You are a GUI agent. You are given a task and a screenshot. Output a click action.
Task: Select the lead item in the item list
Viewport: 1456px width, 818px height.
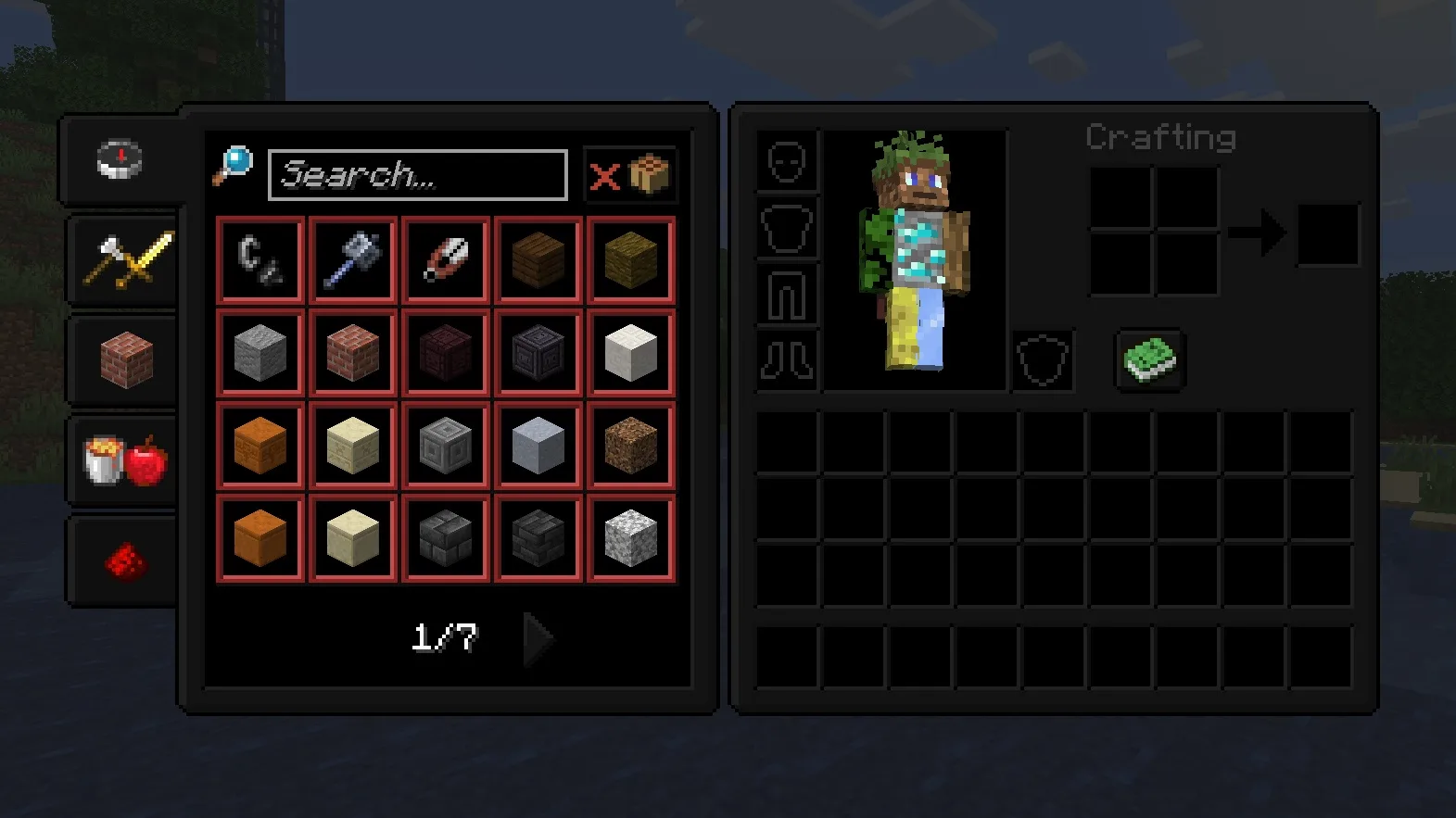pos(445,259)
